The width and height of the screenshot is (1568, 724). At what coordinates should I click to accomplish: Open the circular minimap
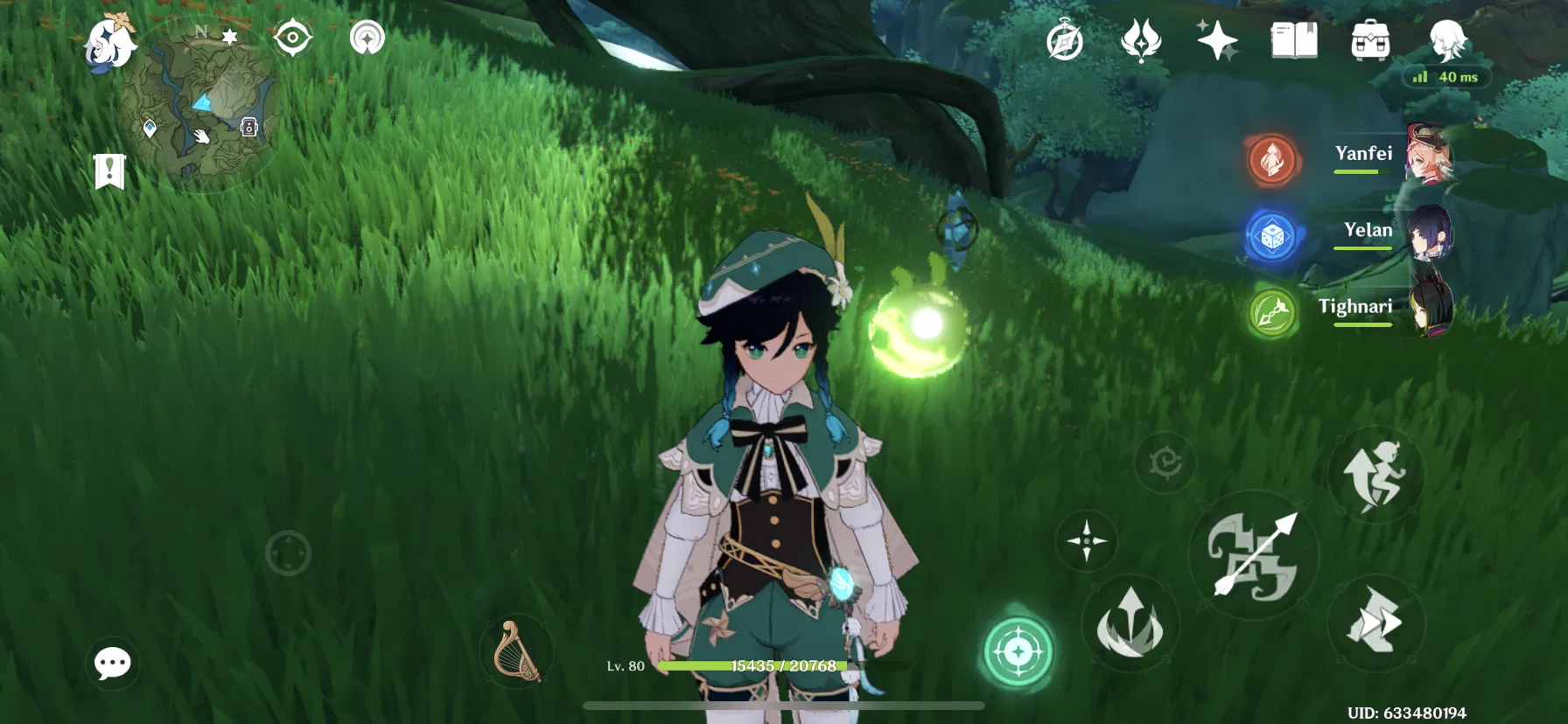point(200,107)
